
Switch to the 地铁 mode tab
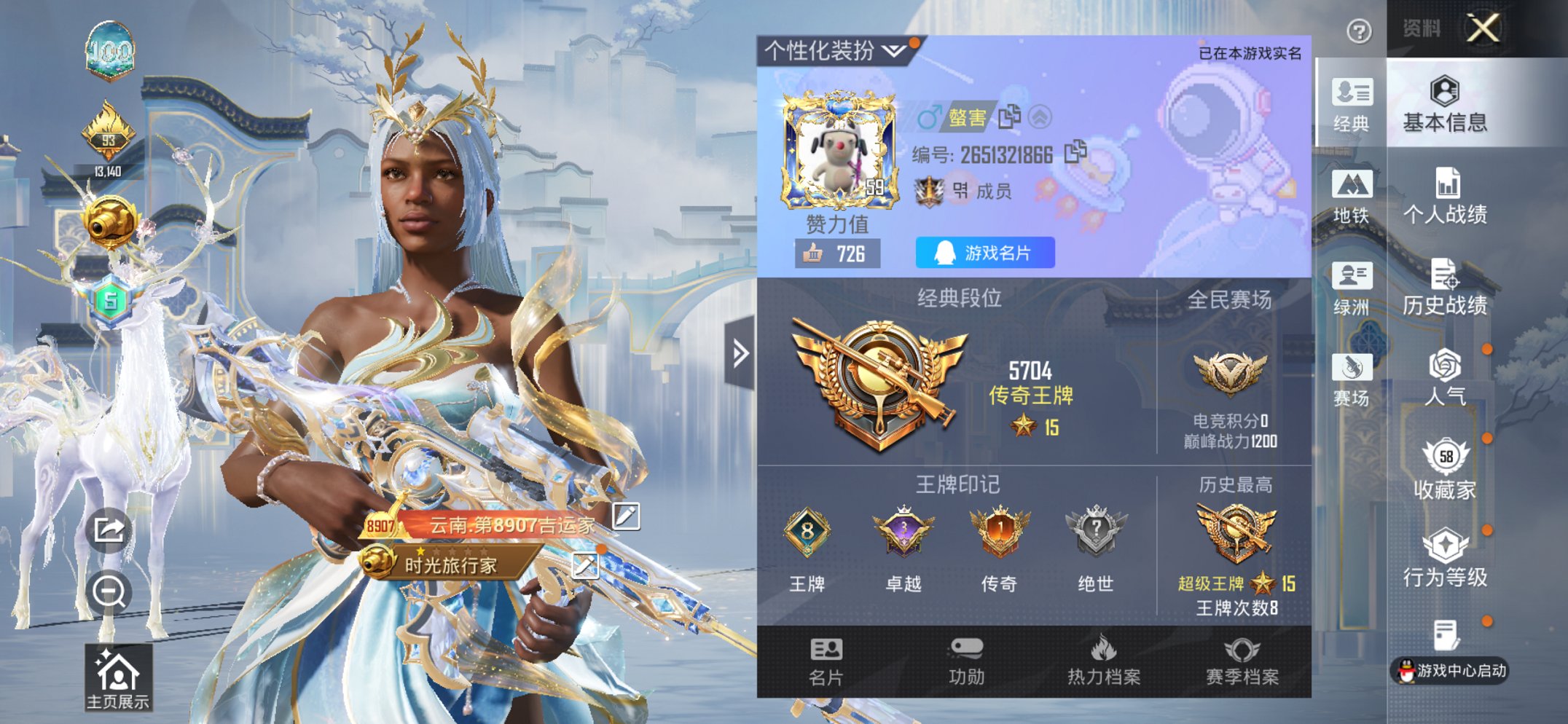[x=1354, y=197]
